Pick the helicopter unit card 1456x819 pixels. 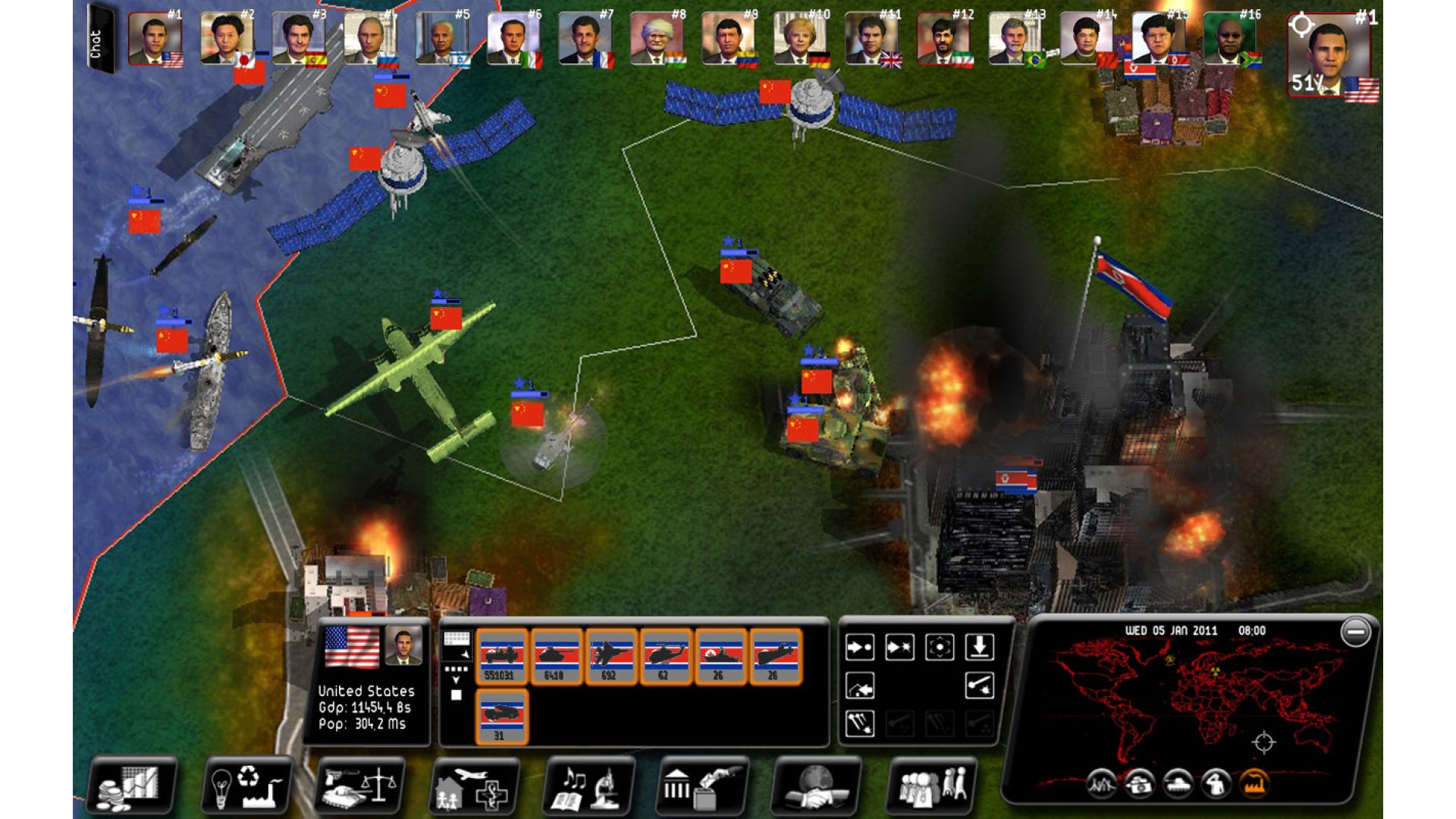(x=665, y=657)
